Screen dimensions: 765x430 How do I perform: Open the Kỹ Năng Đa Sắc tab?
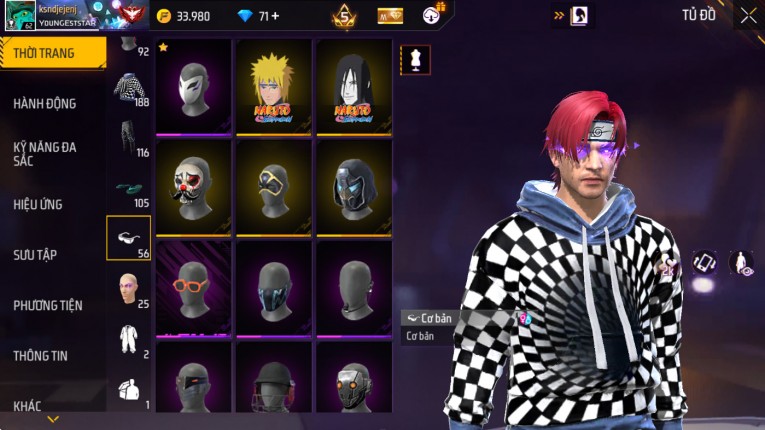click(x=45, y=153)
